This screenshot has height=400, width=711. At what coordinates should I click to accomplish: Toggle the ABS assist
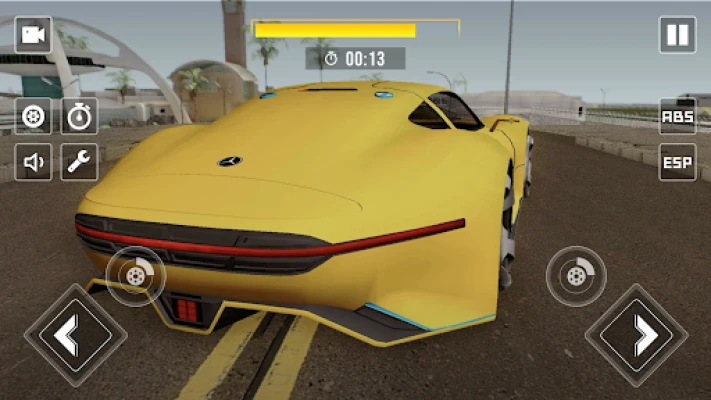677,116
